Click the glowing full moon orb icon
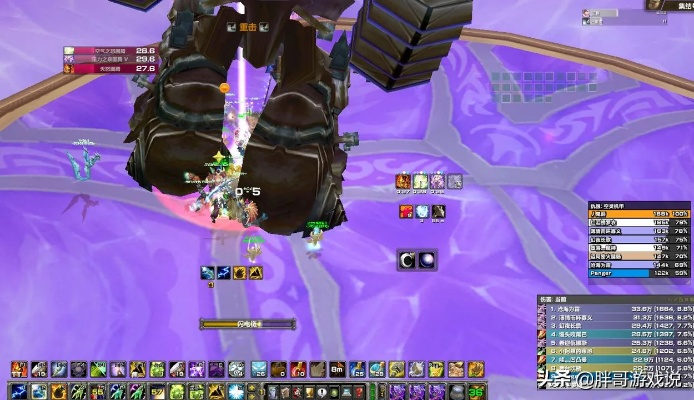Image resolution: width=694 pixels, height=400 pixels. tap(427, 260)
